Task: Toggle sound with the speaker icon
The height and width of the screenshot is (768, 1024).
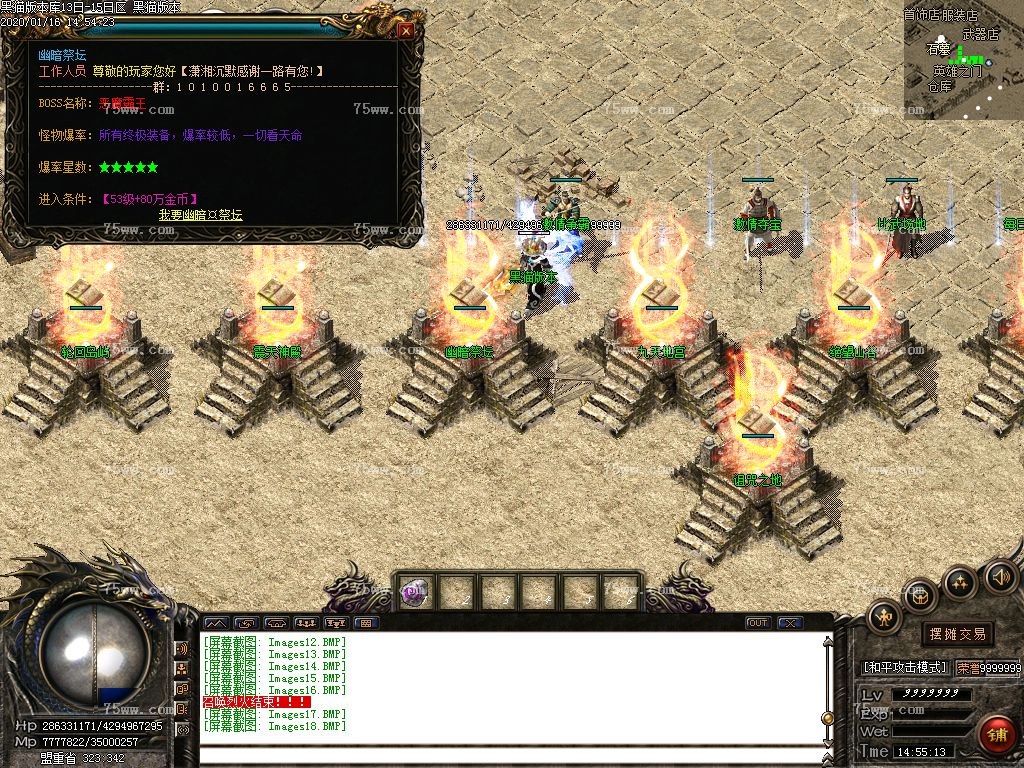Action: pyautogui.click(x=1000, y=577)
